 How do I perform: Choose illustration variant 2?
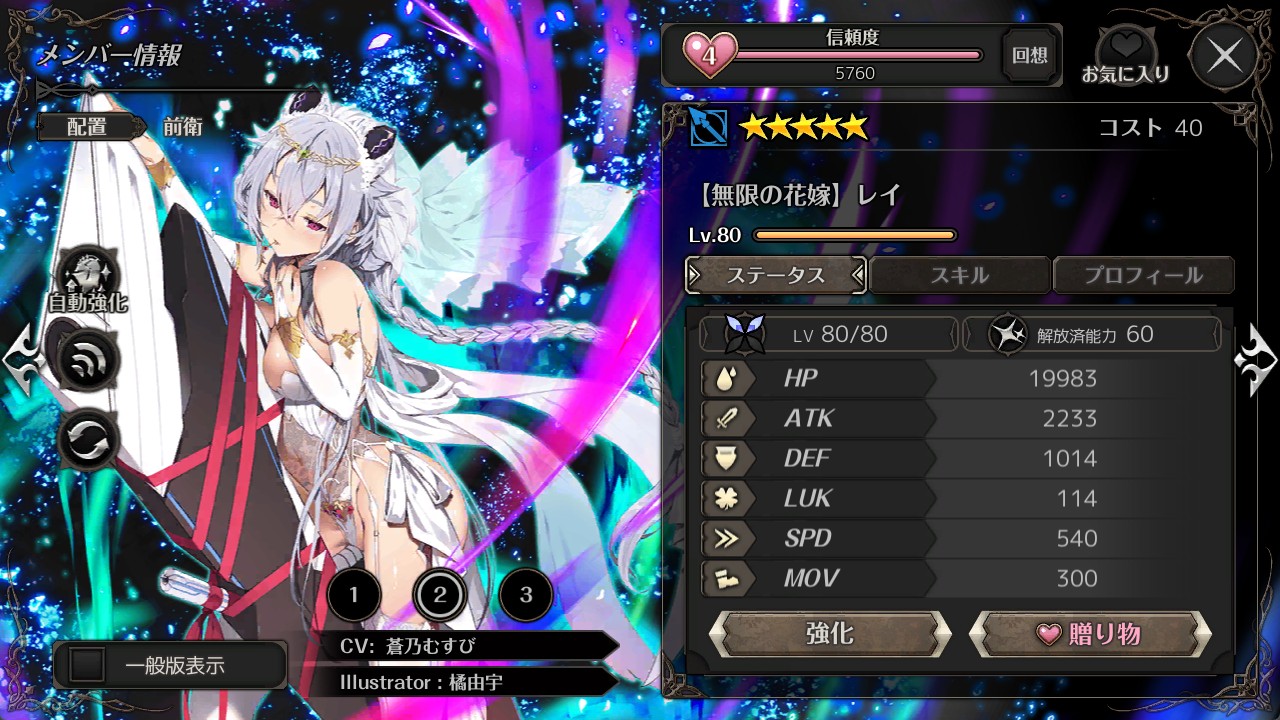(439, 596)
